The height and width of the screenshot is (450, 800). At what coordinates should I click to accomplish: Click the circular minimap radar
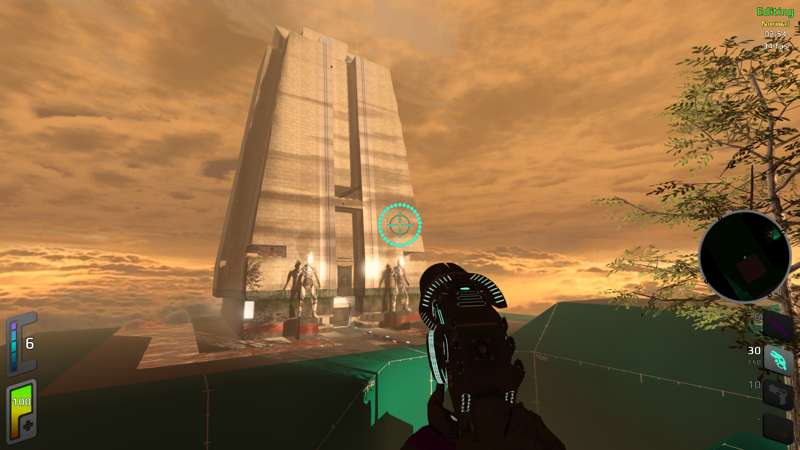click(x=745, y=256)
